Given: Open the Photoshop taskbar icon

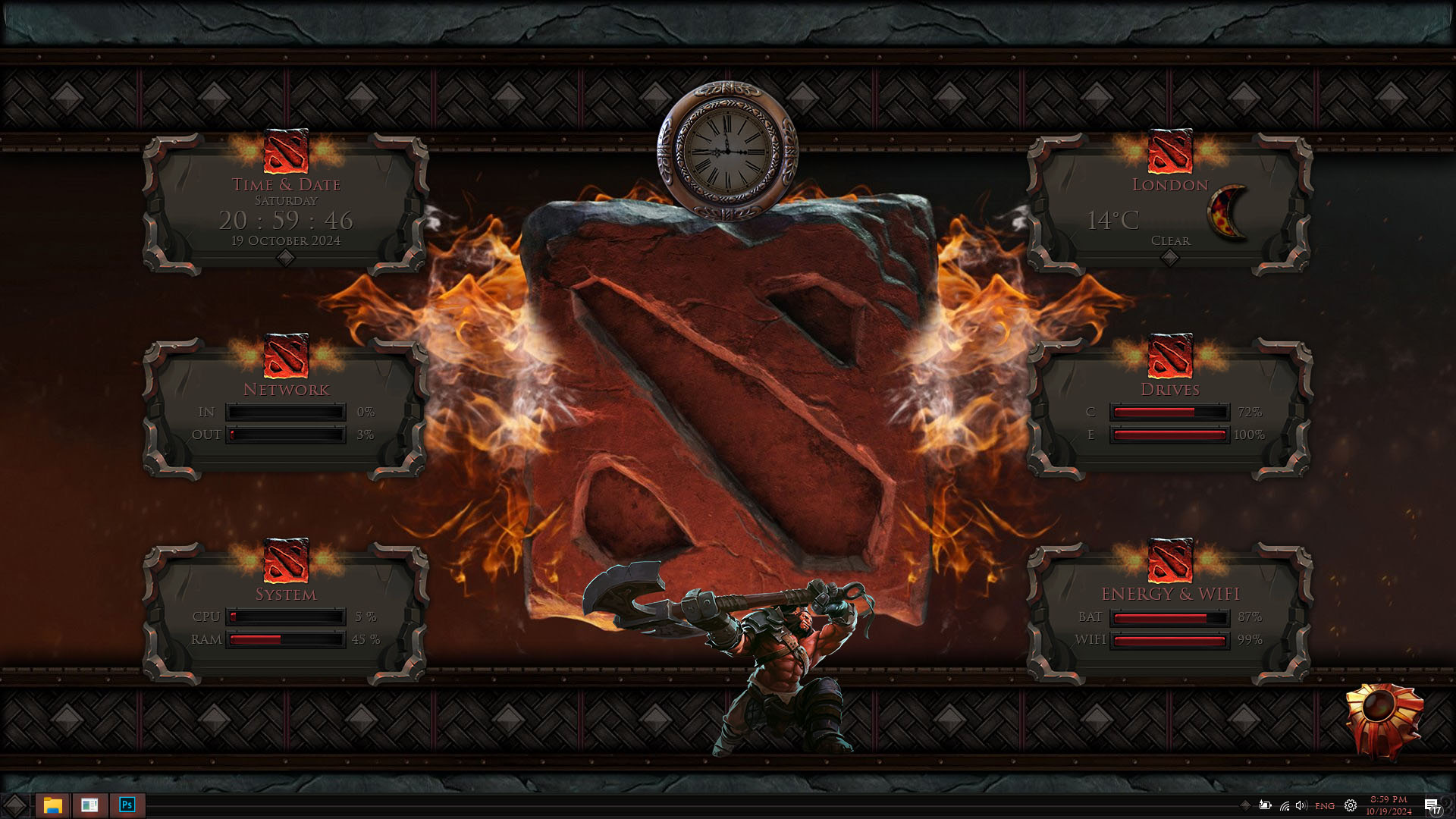Looking at the screenshot, I should click(x=127, y=805).
